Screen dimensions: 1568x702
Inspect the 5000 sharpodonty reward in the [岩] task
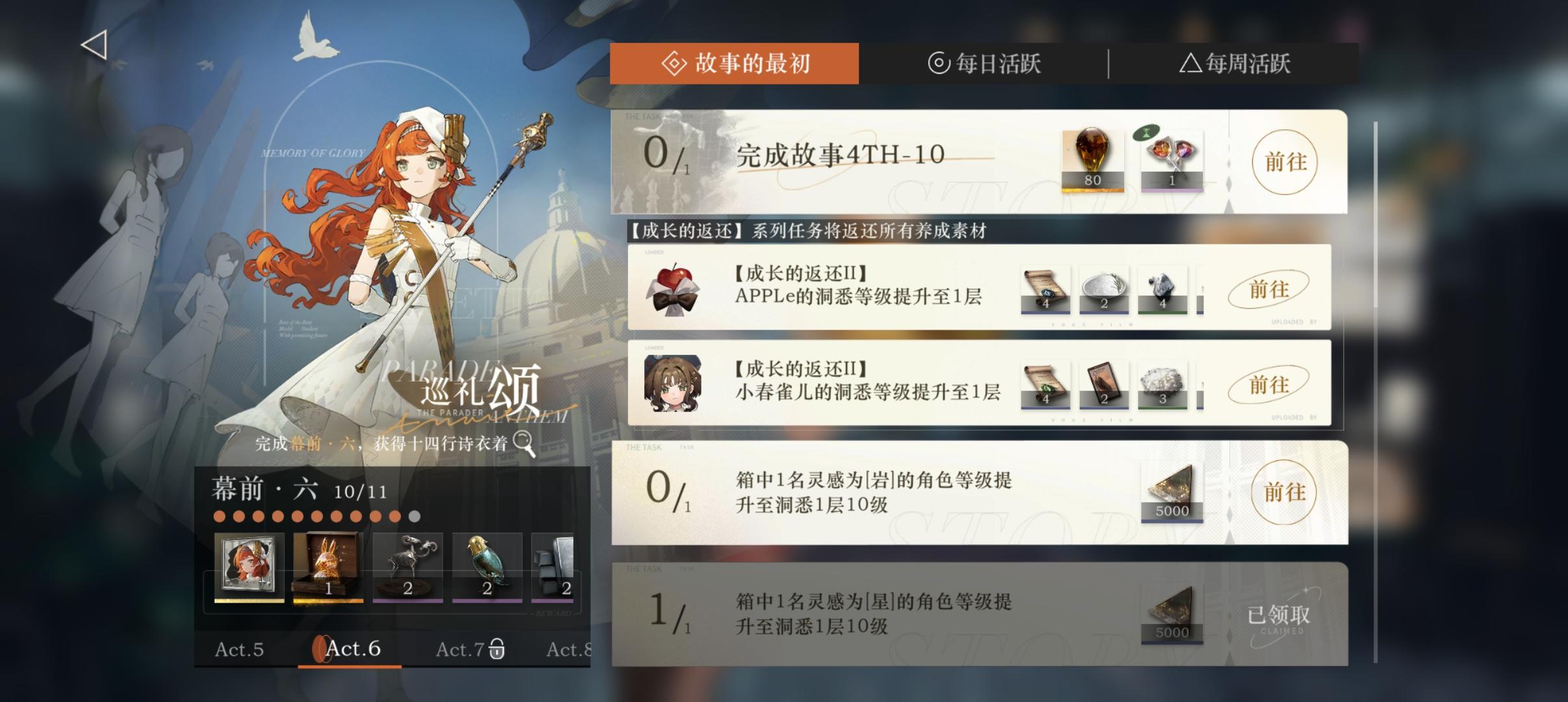coord(1172,492)
